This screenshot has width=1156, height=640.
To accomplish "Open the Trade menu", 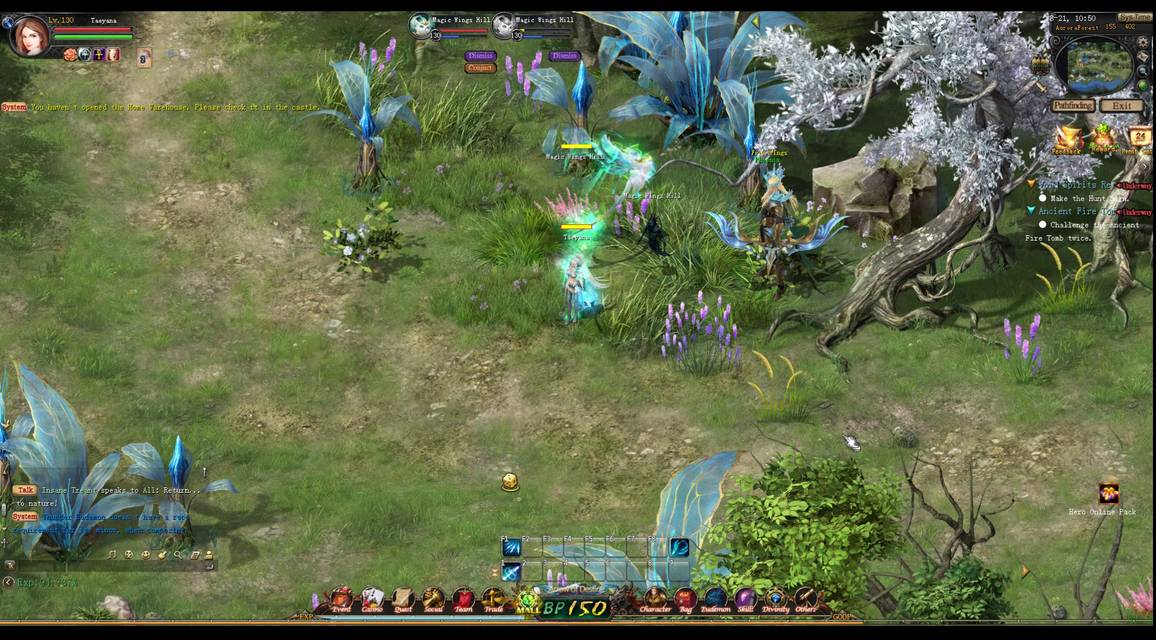I will coord(494,600).
